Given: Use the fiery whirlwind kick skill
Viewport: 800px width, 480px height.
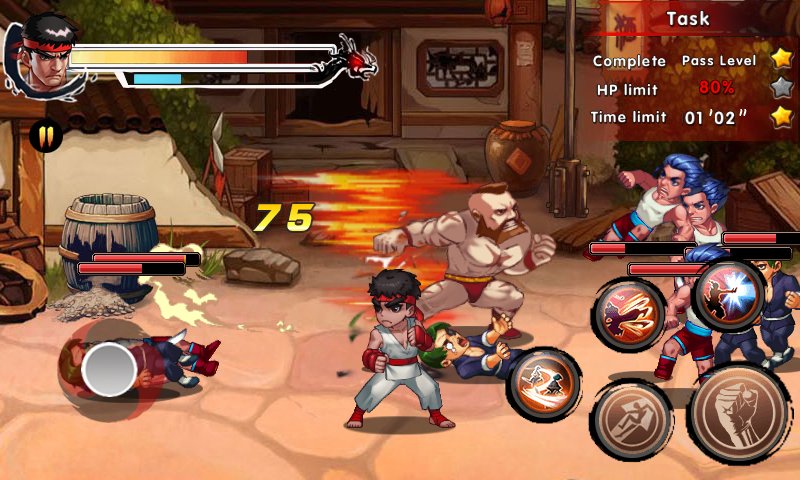Looking at the screenshot, I should 629,314.
